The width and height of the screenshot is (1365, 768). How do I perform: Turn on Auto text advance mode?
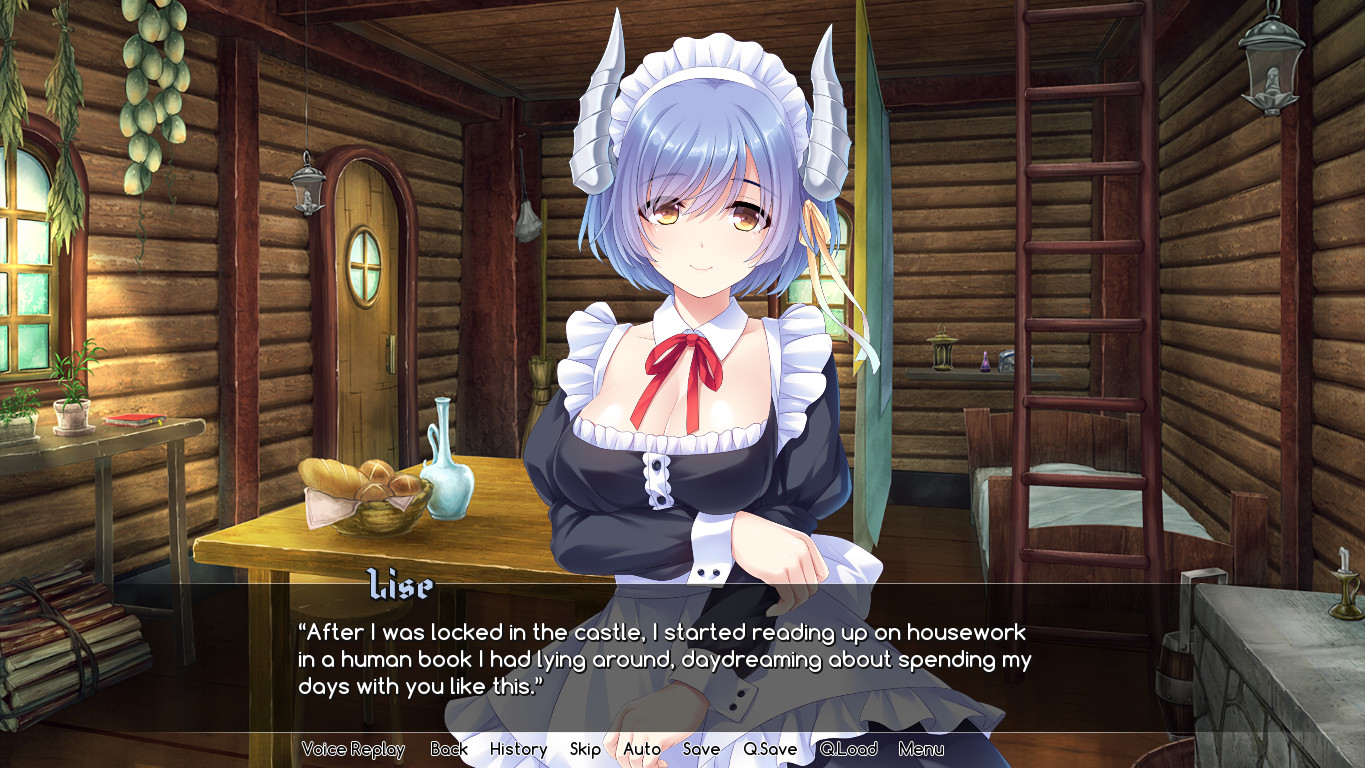pyautogui.click(x=640, y=749)
